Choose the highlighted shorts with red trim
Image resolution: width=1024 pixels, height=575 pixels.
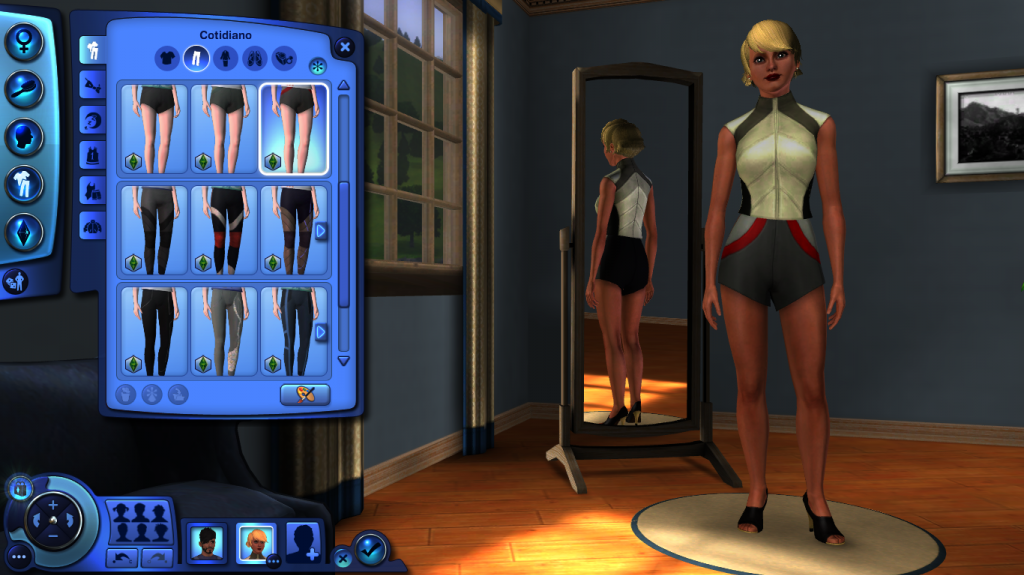294,128
